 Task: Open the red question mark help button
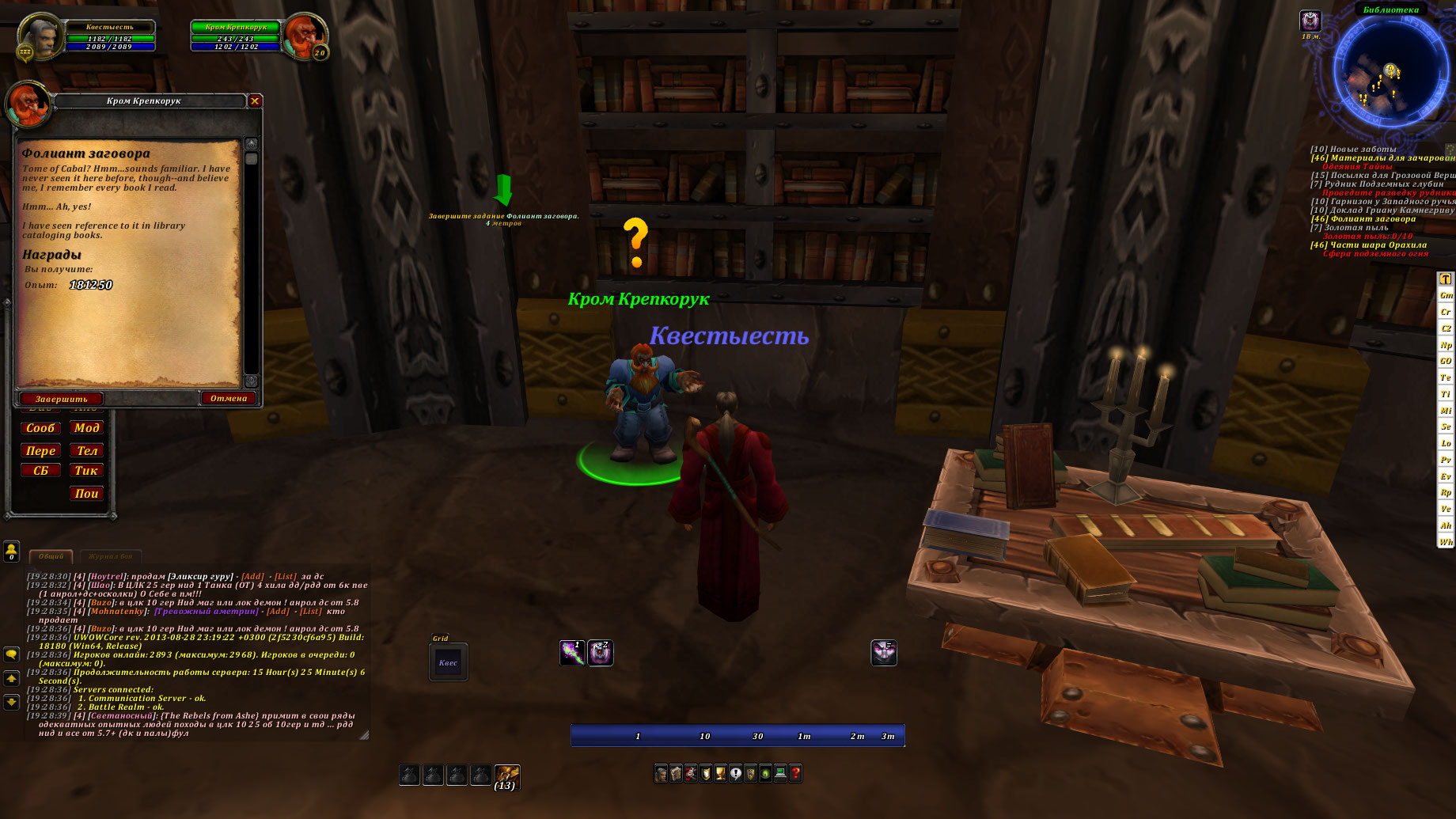pos(795,773)
